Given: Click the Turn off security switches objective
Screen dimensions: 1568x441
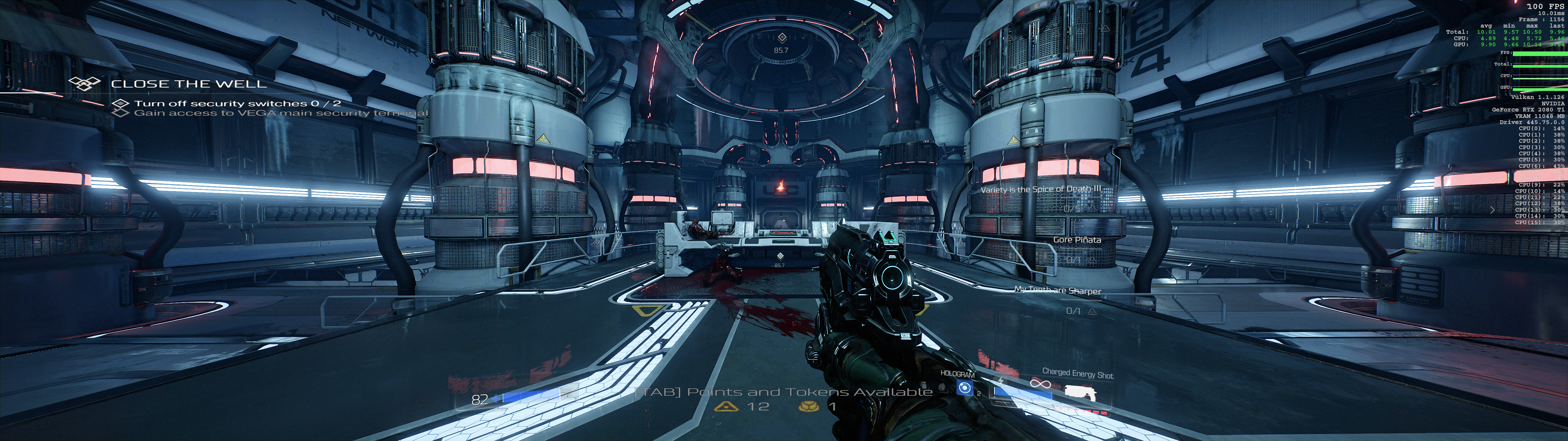Looking at the screenshot, I should click(x=237, y=104).
